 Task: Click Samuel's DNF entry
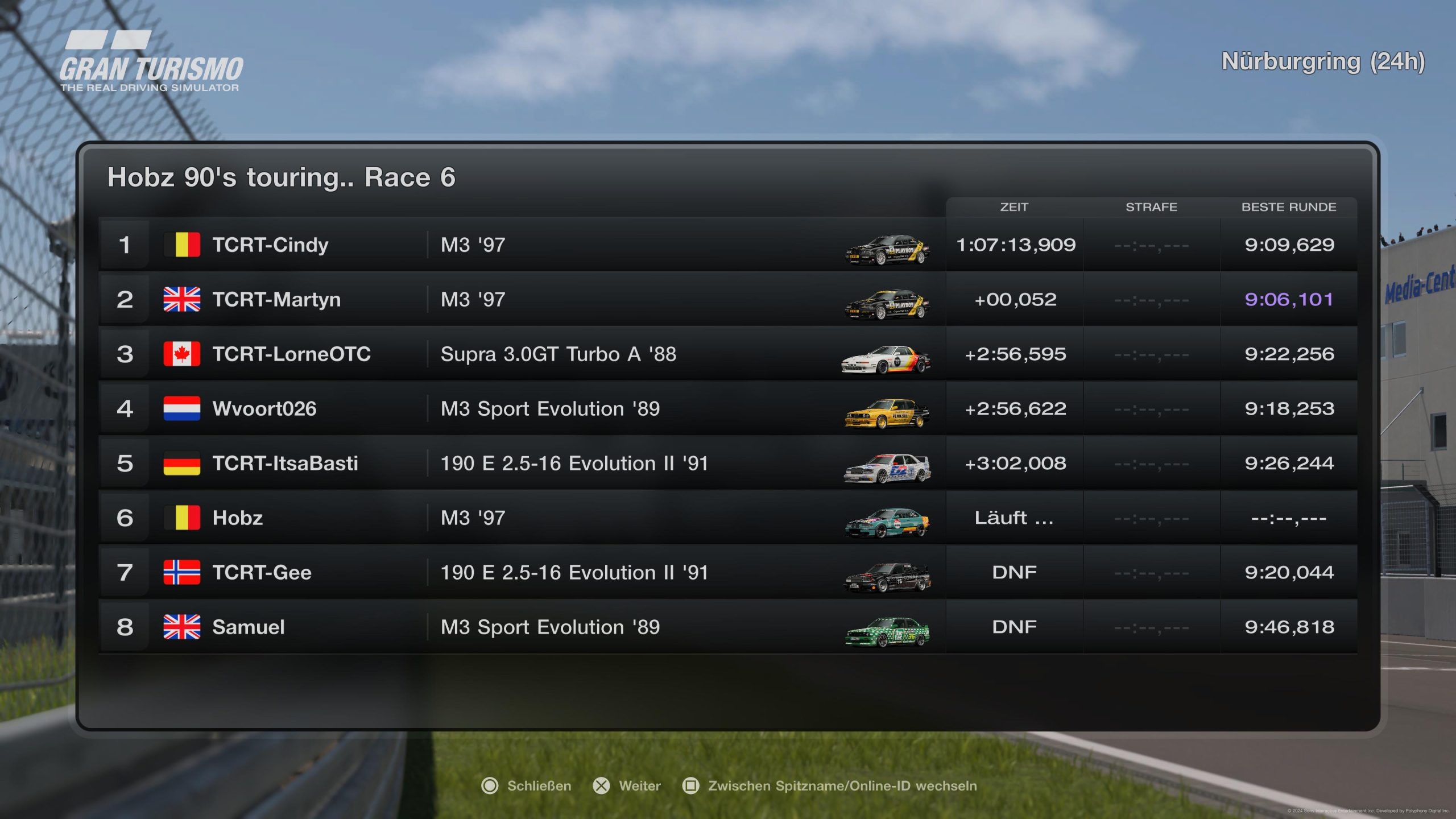(1014, 627)
